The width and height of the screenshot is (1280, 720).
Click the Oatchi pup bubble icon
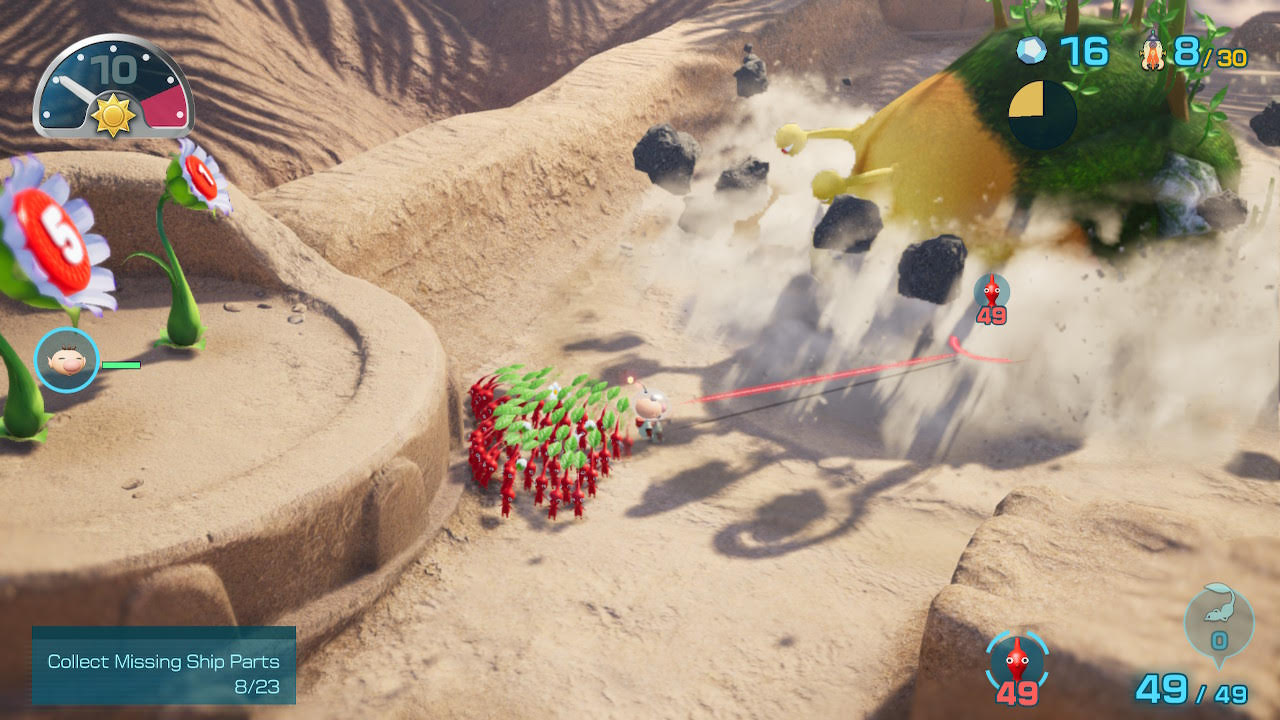[1218, 621]
